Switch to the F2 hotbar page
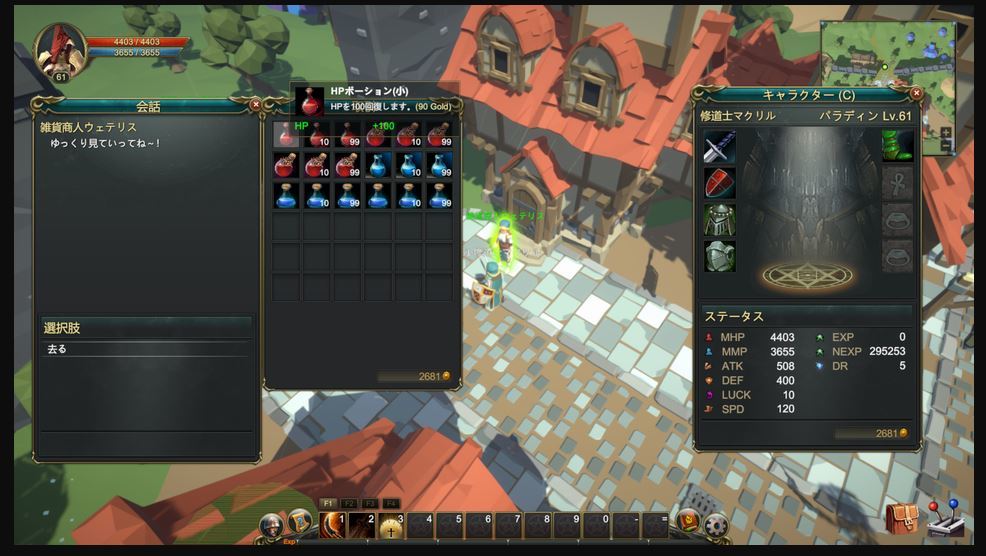986x556 pixels. 349,504
